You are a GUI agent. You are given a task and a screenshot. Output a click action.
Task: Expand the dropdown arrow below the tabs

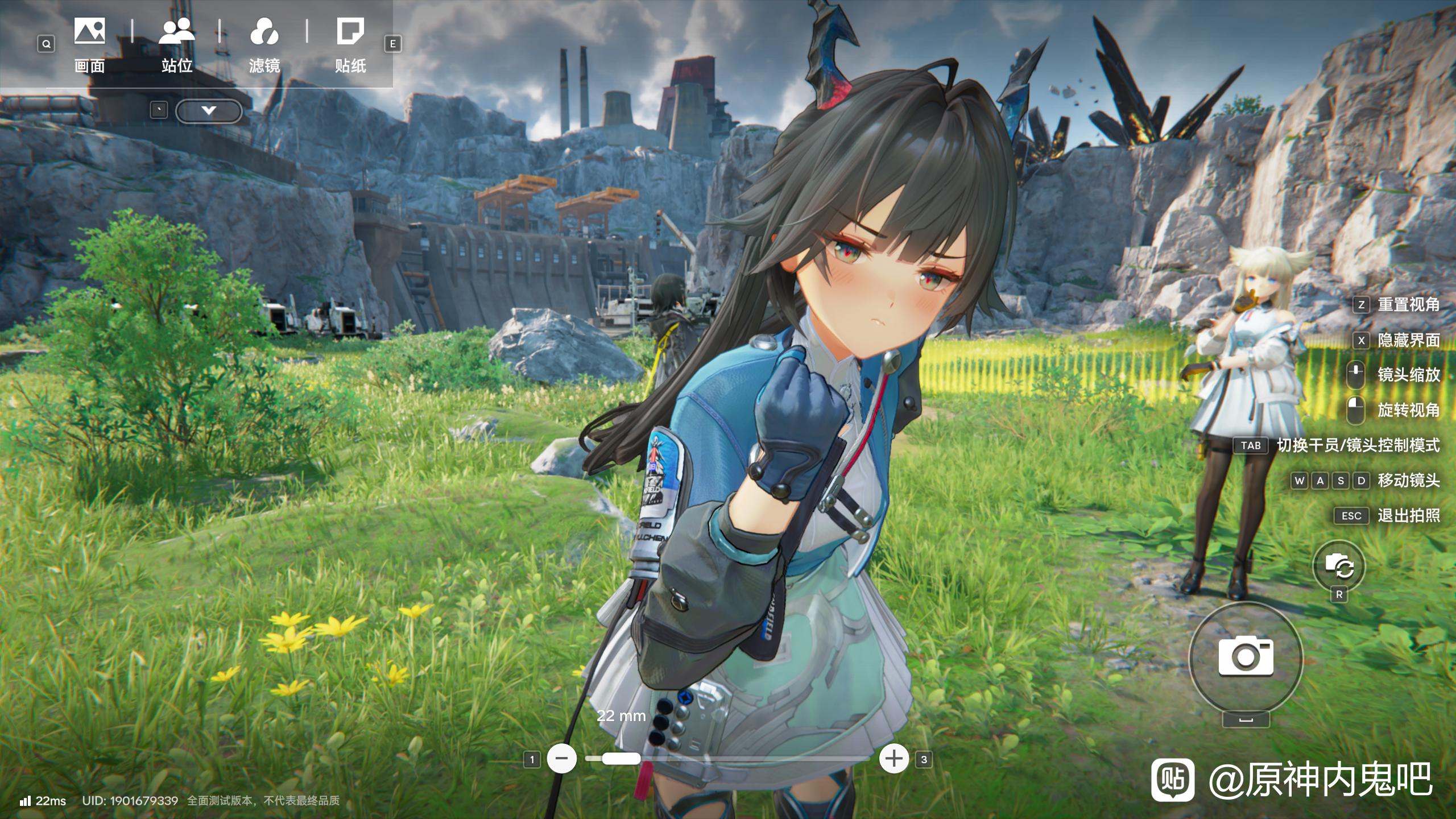(209, 111)
